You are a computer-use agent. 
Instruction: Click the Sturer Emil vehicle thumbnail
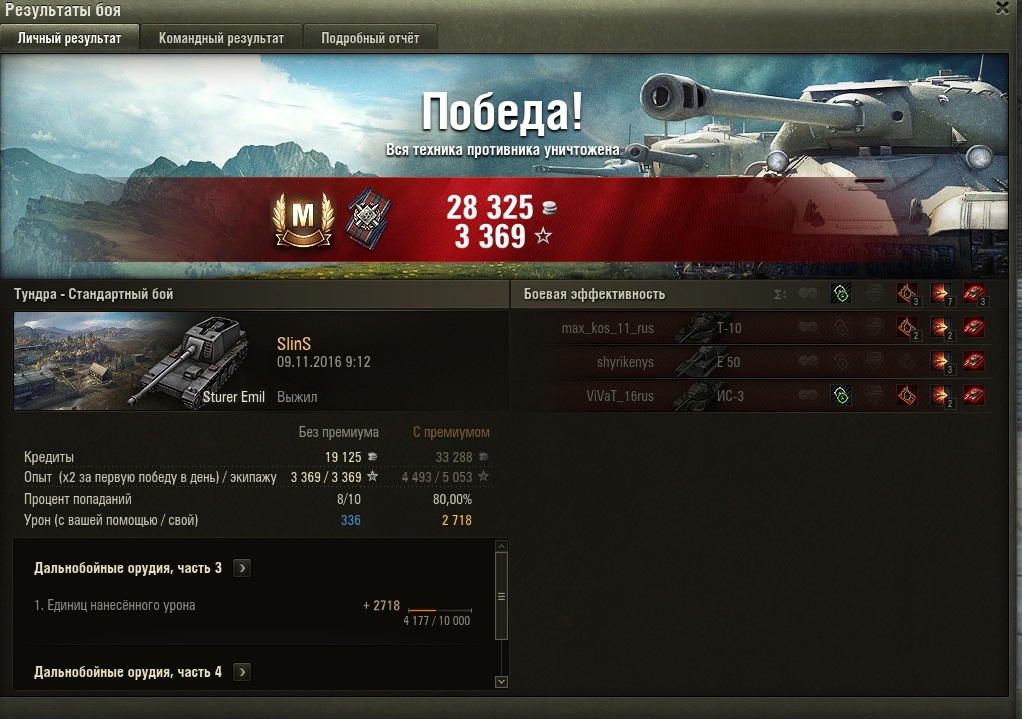140,361
